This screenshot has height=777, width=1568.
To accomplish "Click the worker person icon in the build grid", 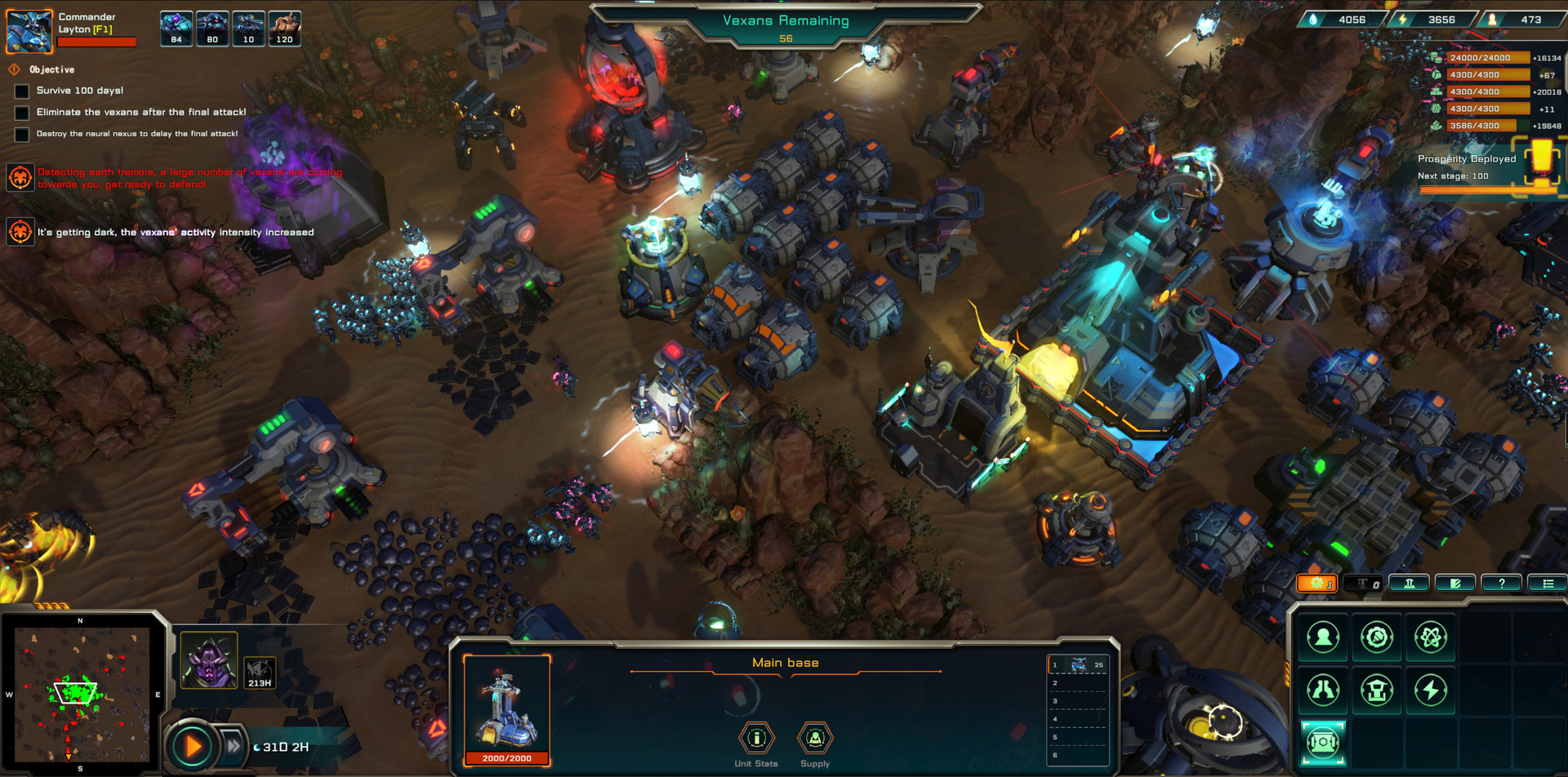I will [1323, 637].
